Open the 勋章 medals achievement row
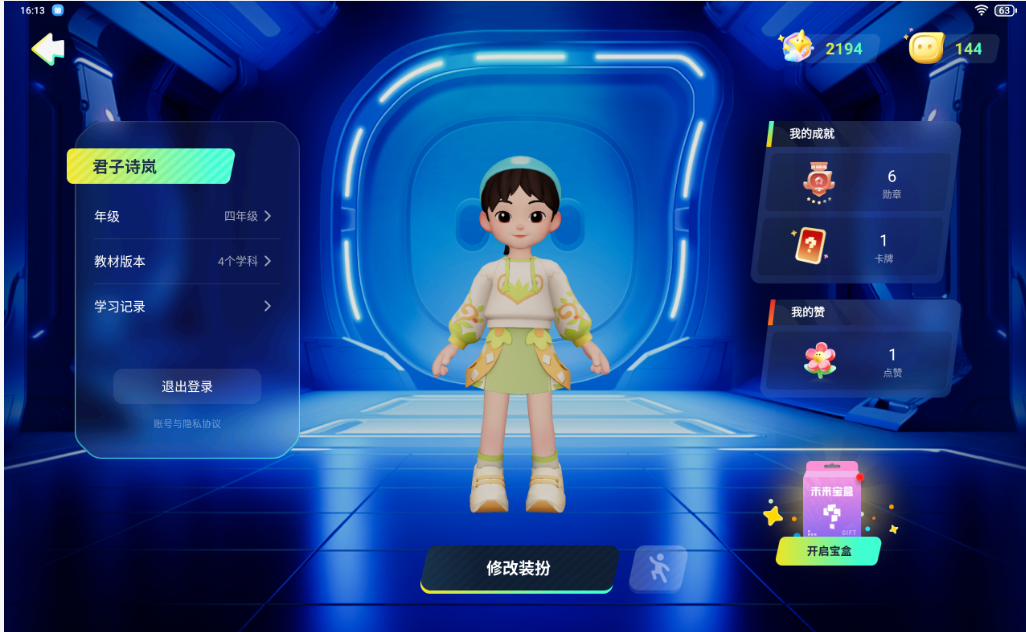This screenshot has width=1026, height=632. tap(857, 183)
